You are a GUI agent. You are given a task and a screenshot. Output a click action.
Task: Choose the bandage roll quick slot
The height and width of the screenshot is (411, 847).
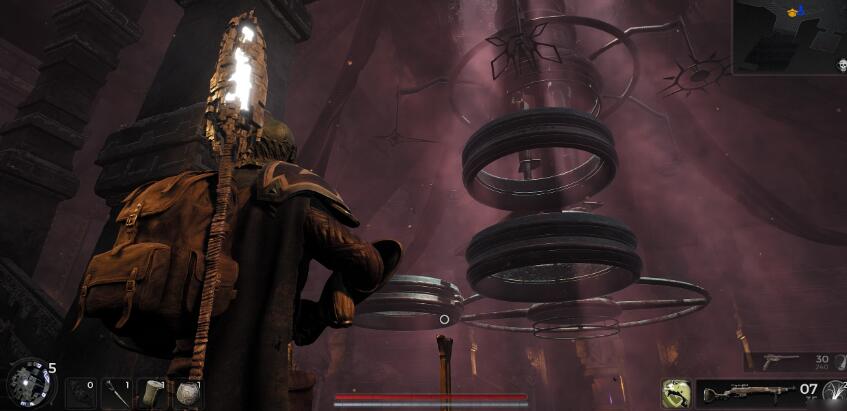152,392
